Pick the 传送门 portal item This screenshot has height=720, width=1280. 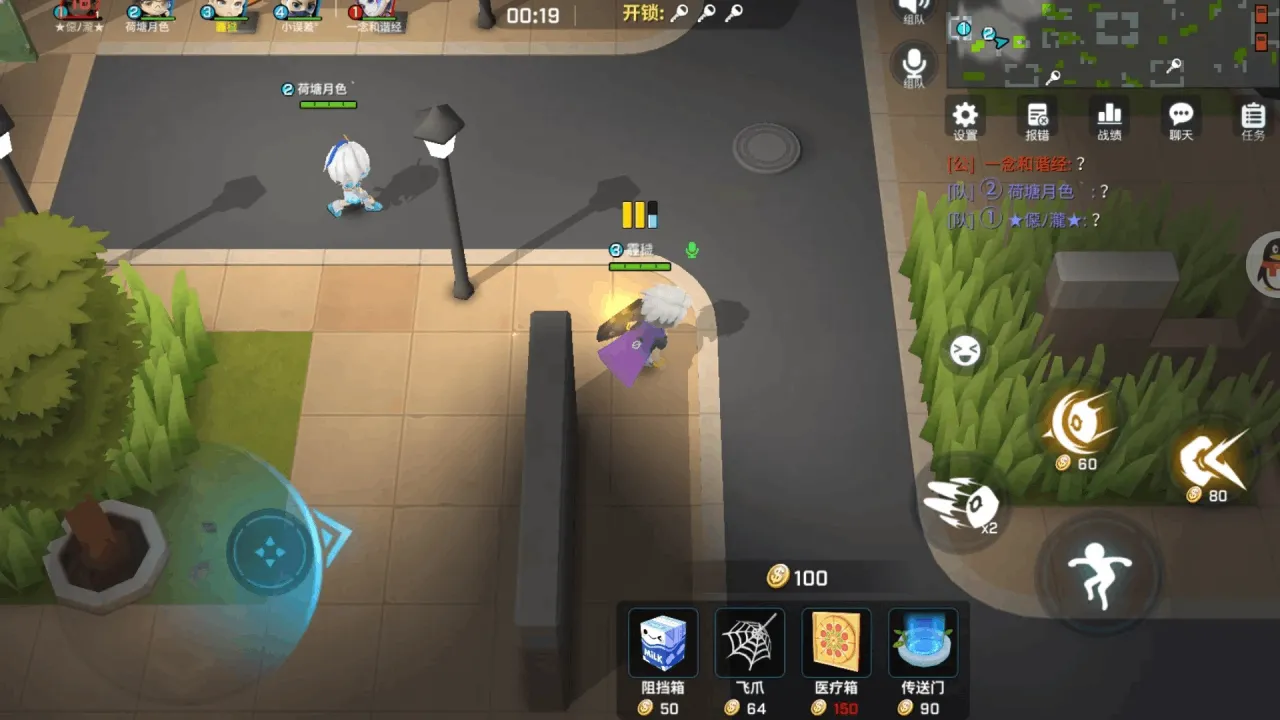click(x=923, y=643)
